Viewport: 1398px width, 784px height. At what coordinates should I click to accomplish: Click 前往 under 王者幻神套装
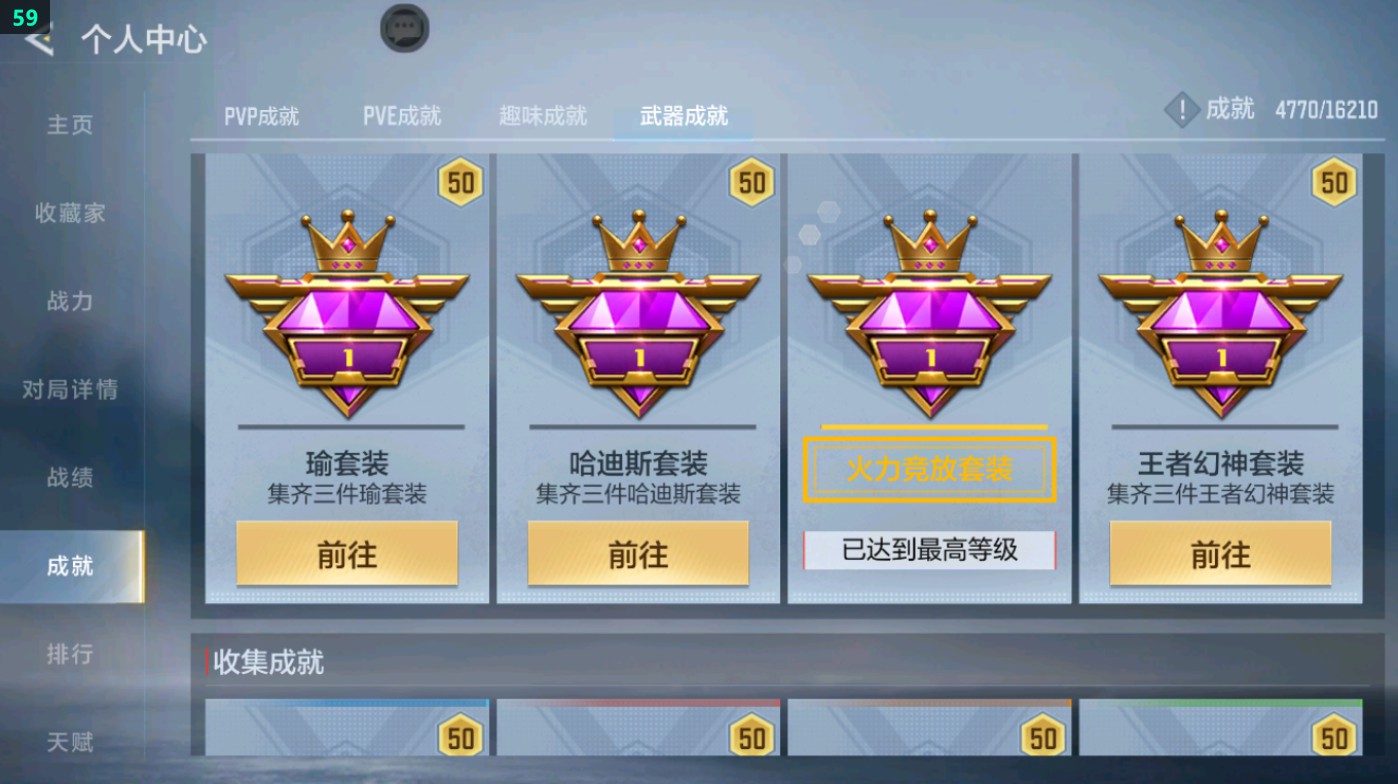(x=1218, y=552)
